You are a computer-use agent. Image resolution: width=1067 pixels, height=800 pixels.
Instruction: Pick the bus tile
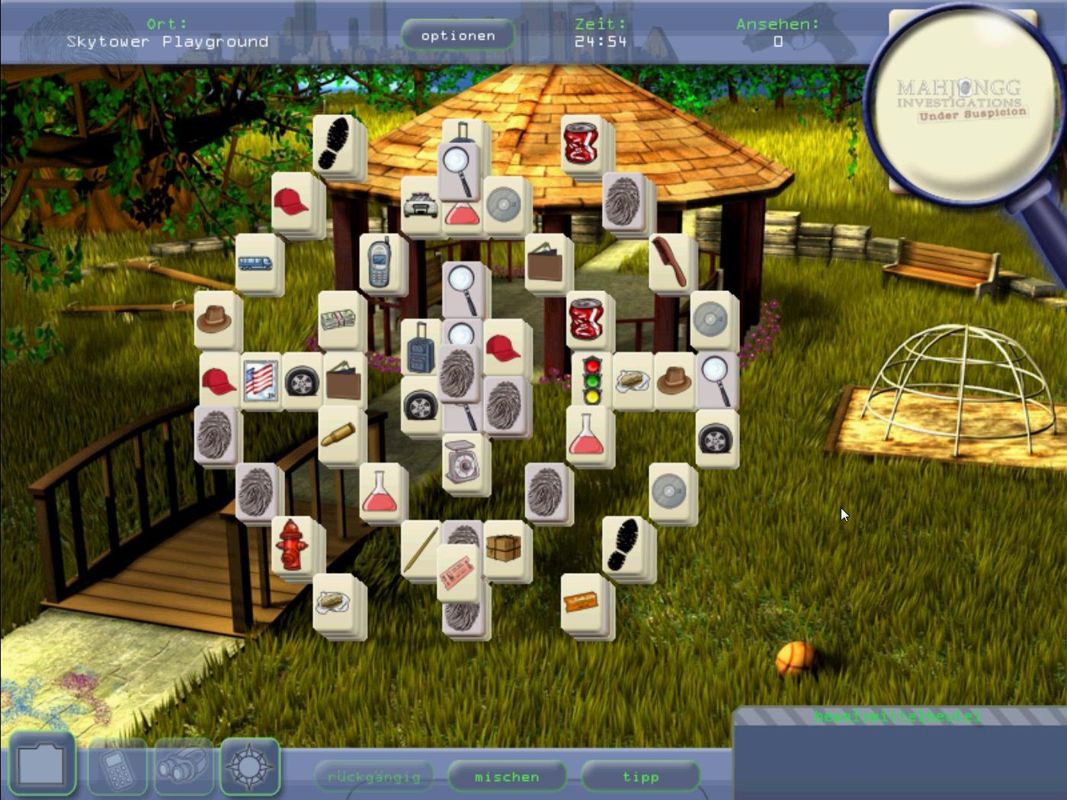pyautogui.click(x=258, y=264)
